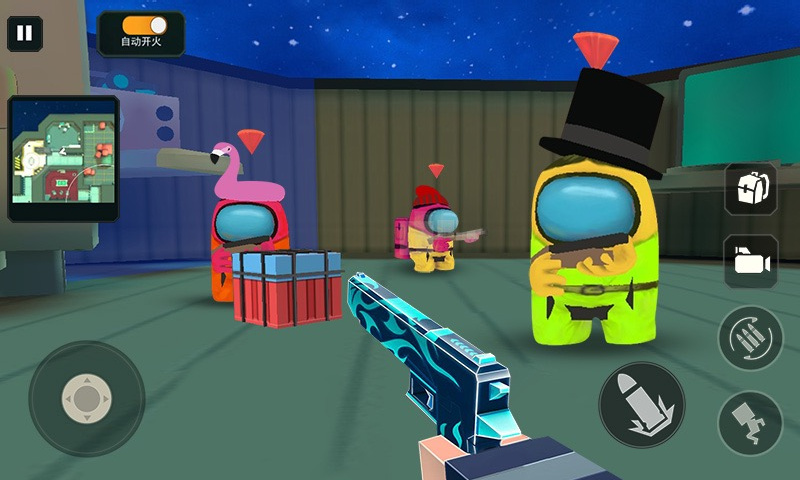800x480 pixels.
Task: Reload the weapon with the ammo button
Action: [x=750, y=337]
